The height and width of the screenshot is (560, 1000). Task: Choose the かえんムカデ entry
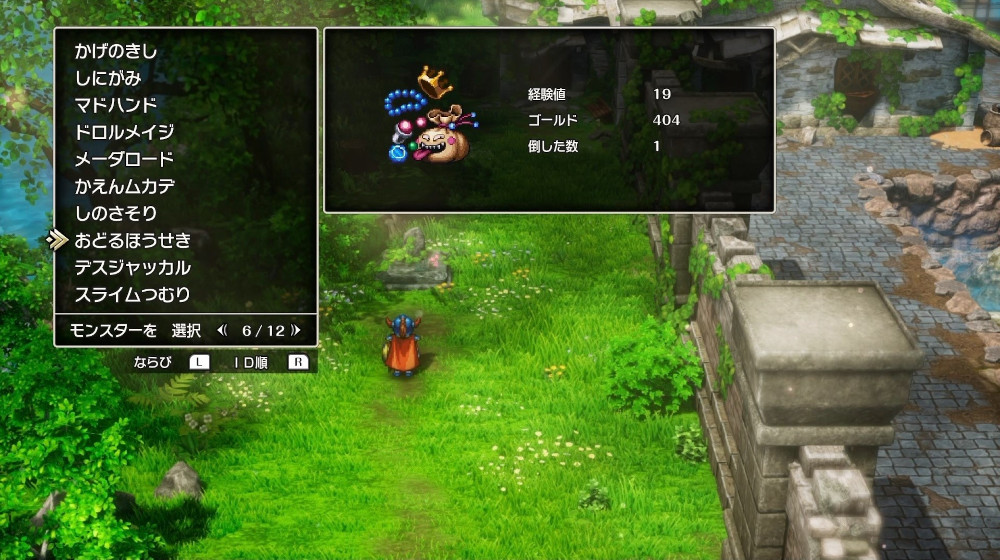tap(124, 186)
